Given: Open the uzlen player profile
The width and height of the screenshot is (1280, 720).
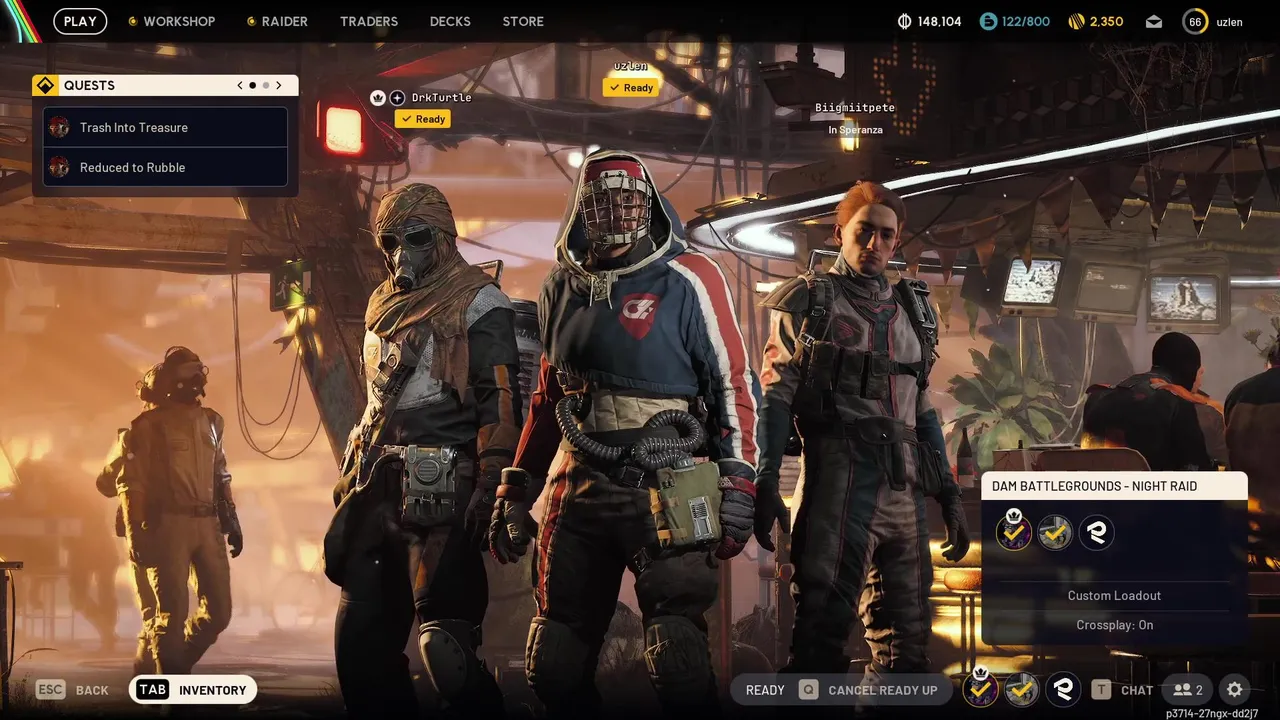Looking at the screenshot, I should 1213,22.
